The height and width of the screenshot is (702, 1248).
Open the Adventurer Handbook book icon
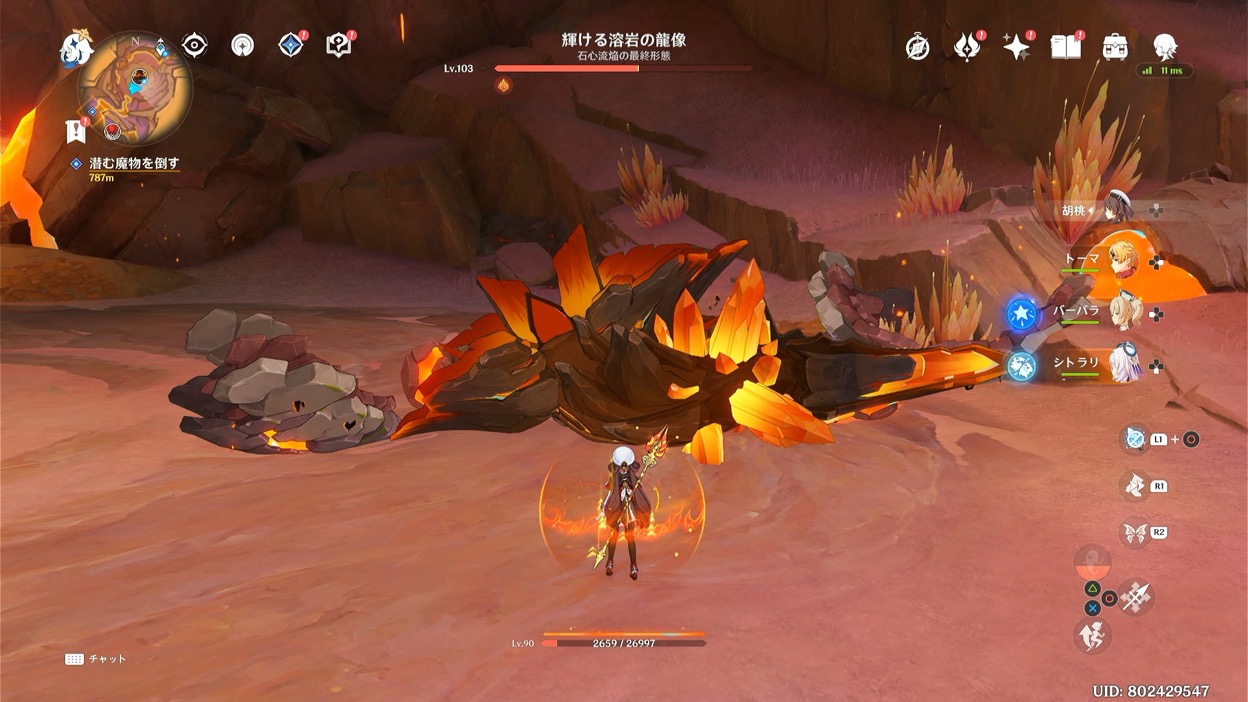(1065, 47)
